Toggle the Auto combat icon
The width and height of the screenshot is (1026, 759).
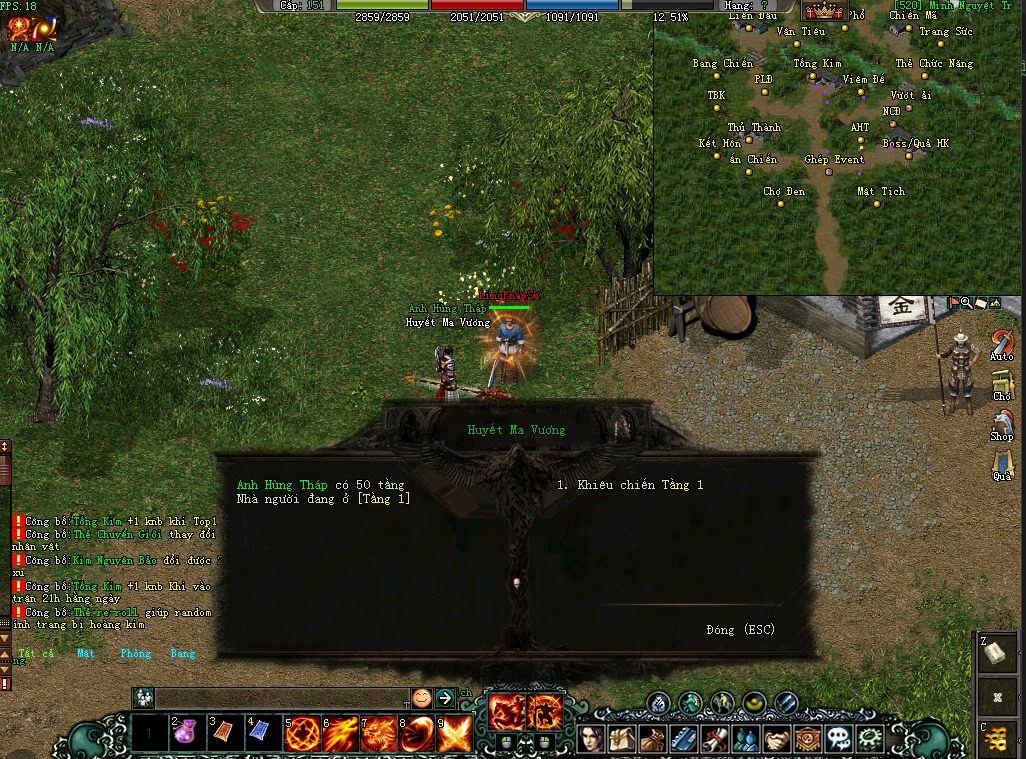pos(1002,345)
